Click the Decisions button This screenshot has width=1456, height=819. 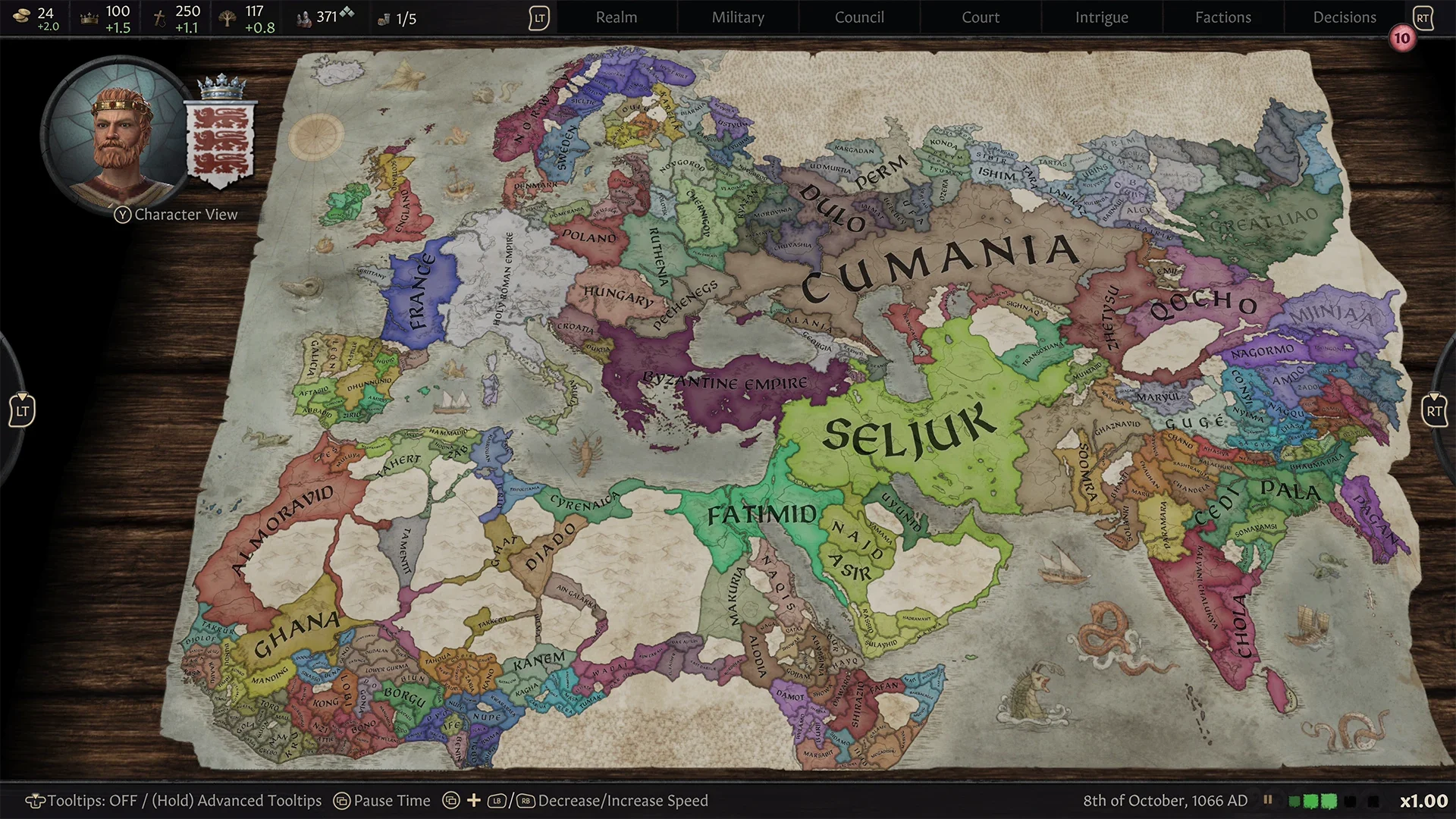point(1344,17)
